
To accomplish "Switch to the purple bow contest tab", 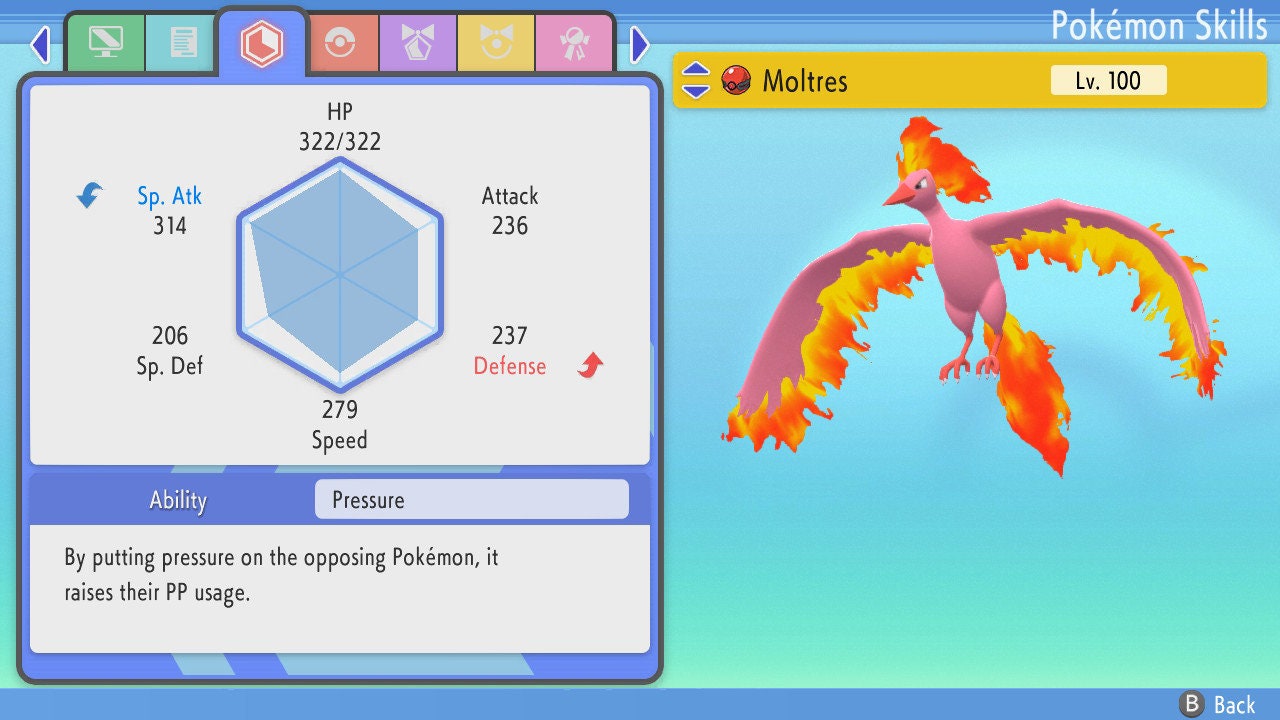I will [x=418, y=43].
